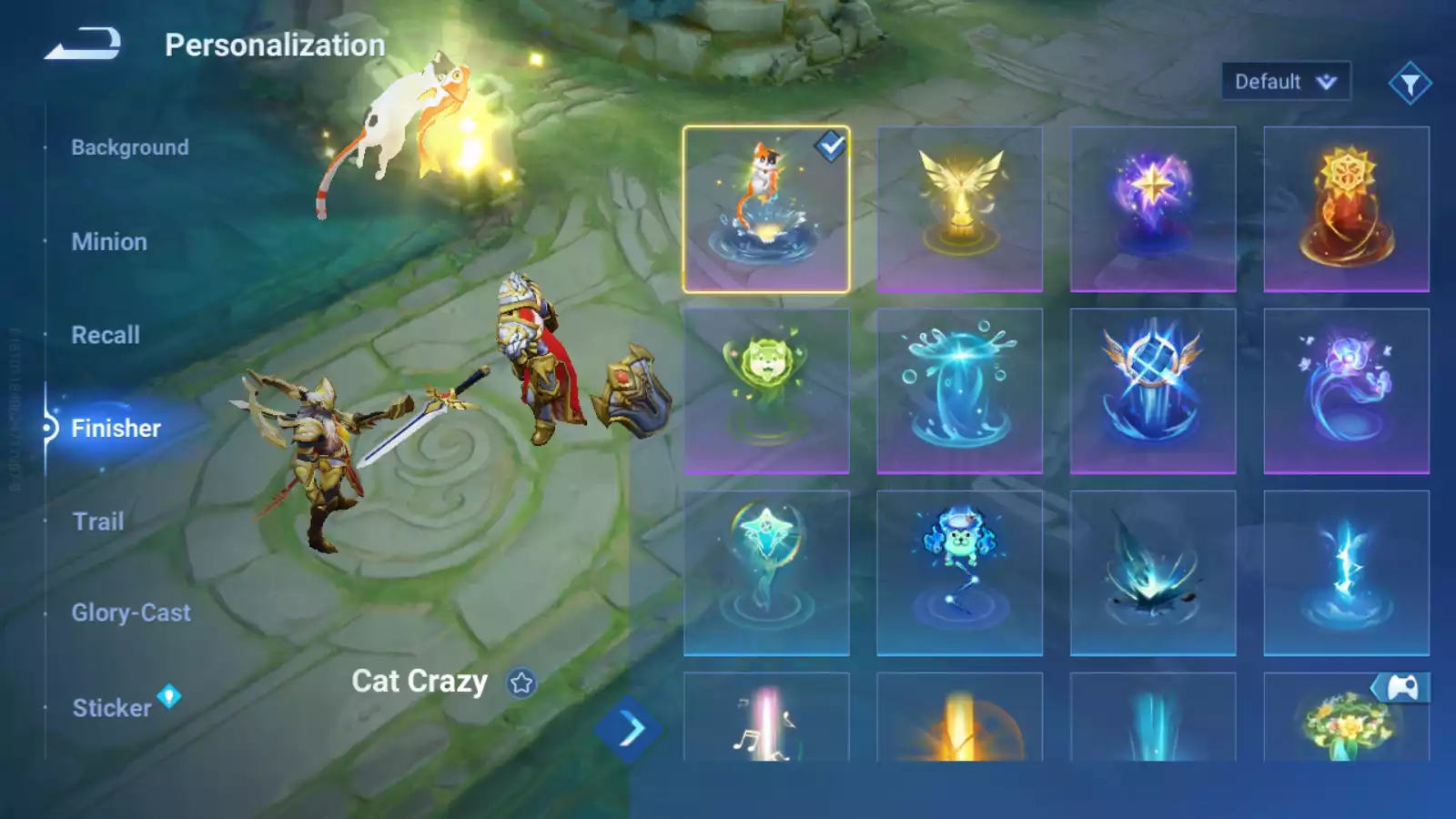1456x819 pixels.
Task: Open the Minion category
Action: (x=109, y=242)
